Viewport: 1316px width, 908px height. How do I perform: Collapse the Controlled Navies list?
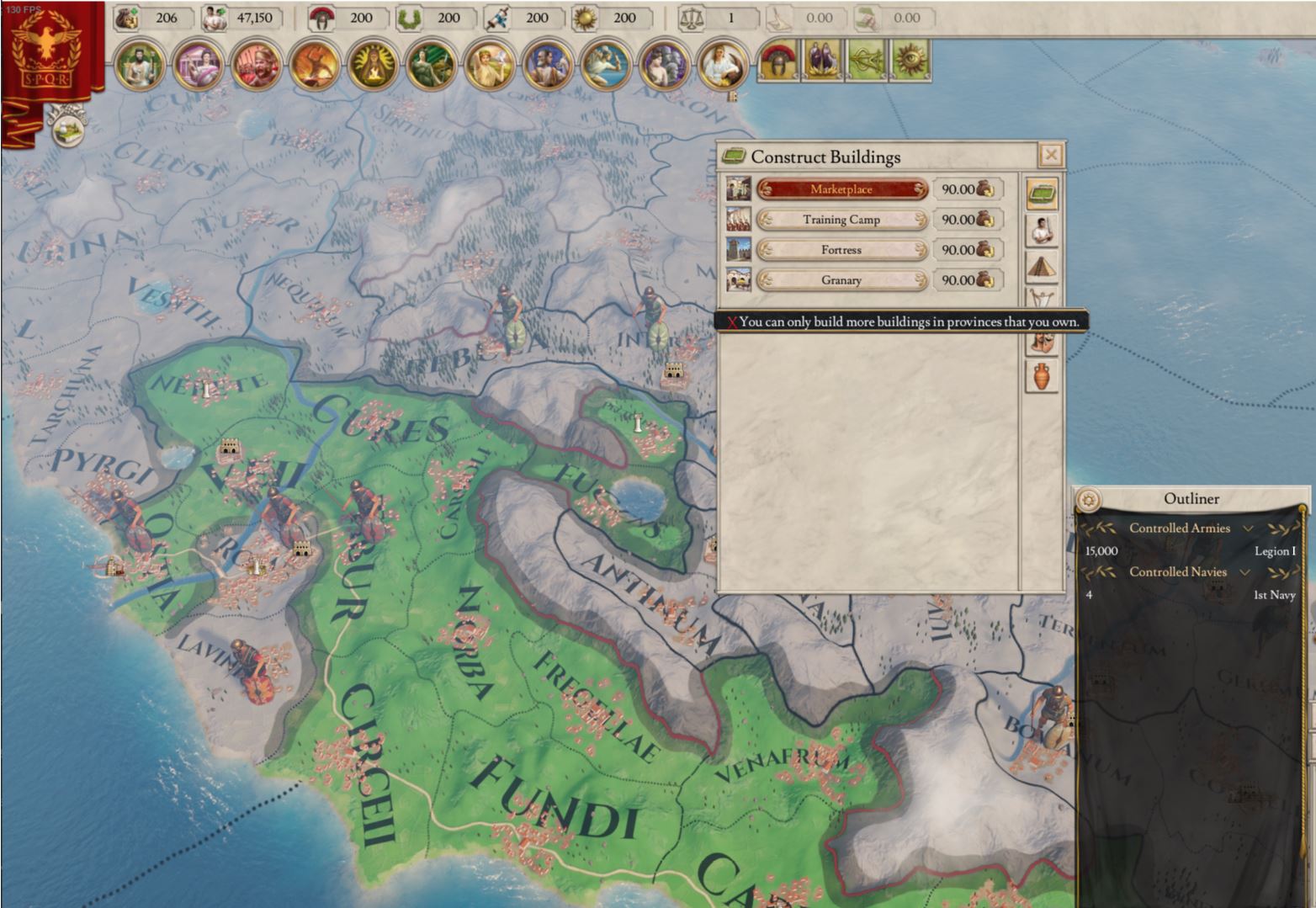tap(1245, 572)
